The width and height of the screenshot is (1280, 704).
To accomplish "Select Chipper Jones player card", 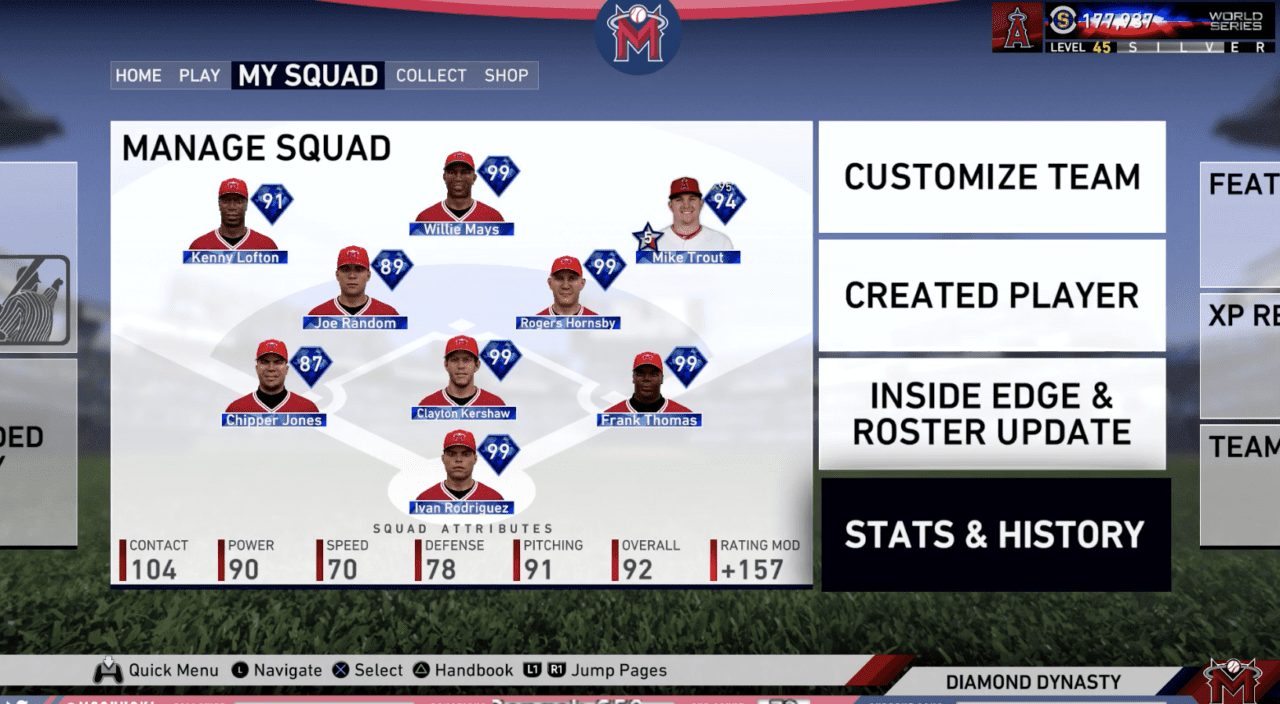I will (x=273, y=385).
